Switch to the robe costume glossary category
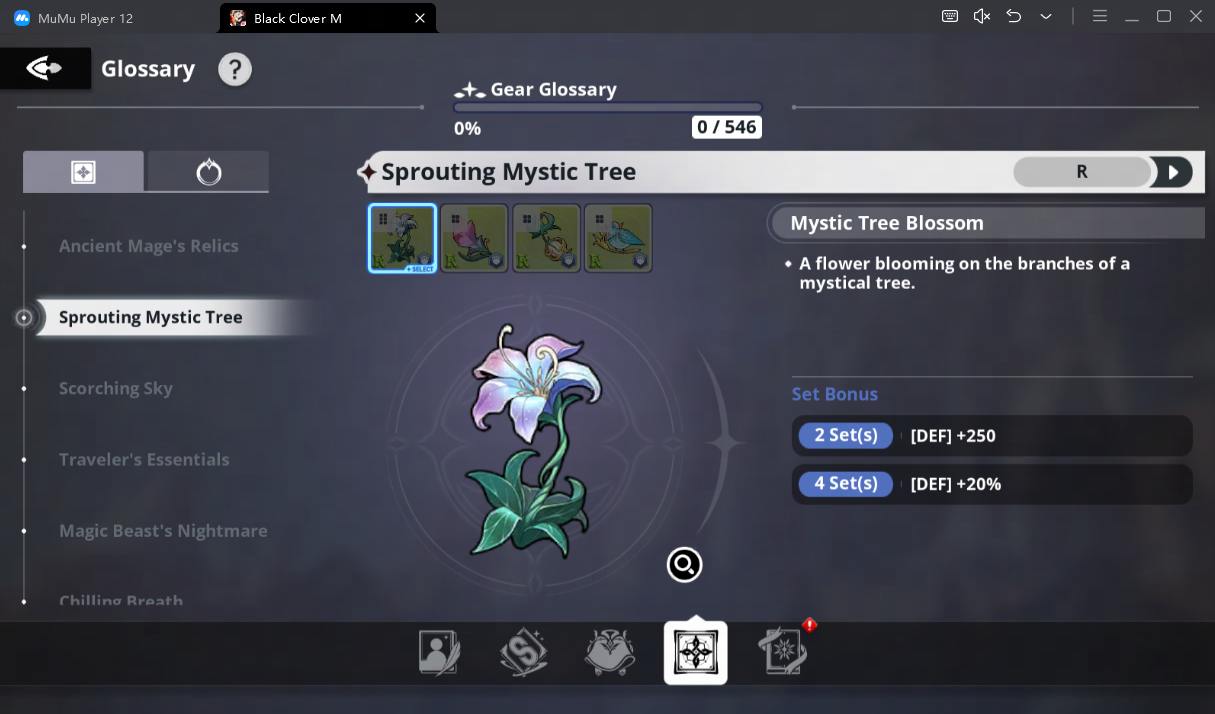1215x714 pixels. [610, 653]
